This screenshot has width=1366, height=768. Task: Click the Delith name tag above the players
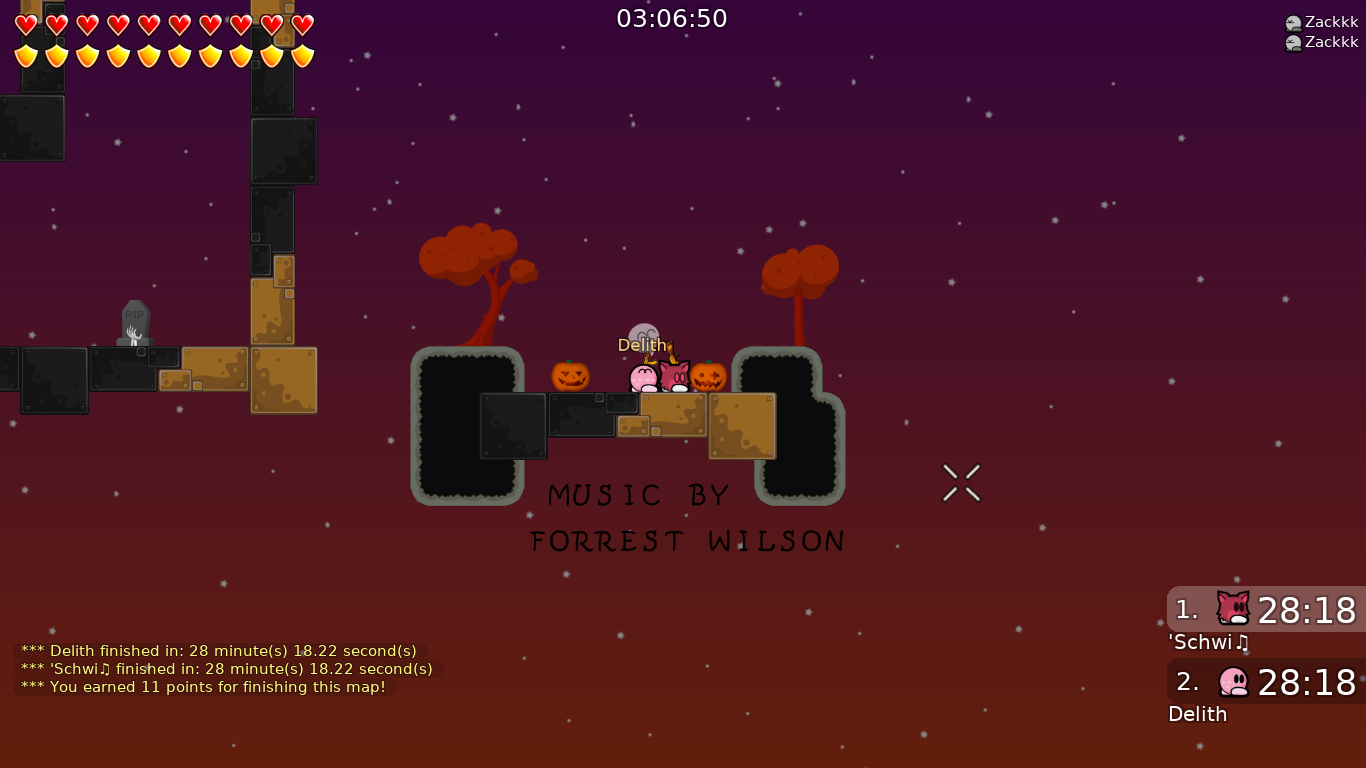click(x=642, y=344)
